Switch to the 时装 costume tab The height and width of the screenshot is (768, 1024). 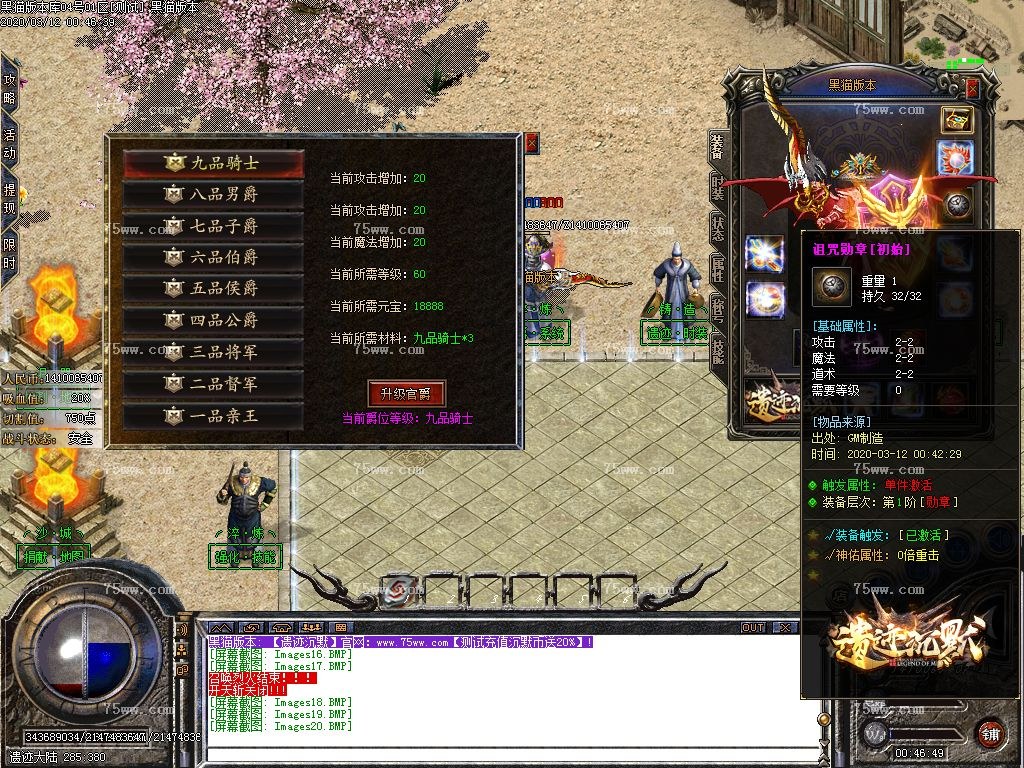pos(717,186)
